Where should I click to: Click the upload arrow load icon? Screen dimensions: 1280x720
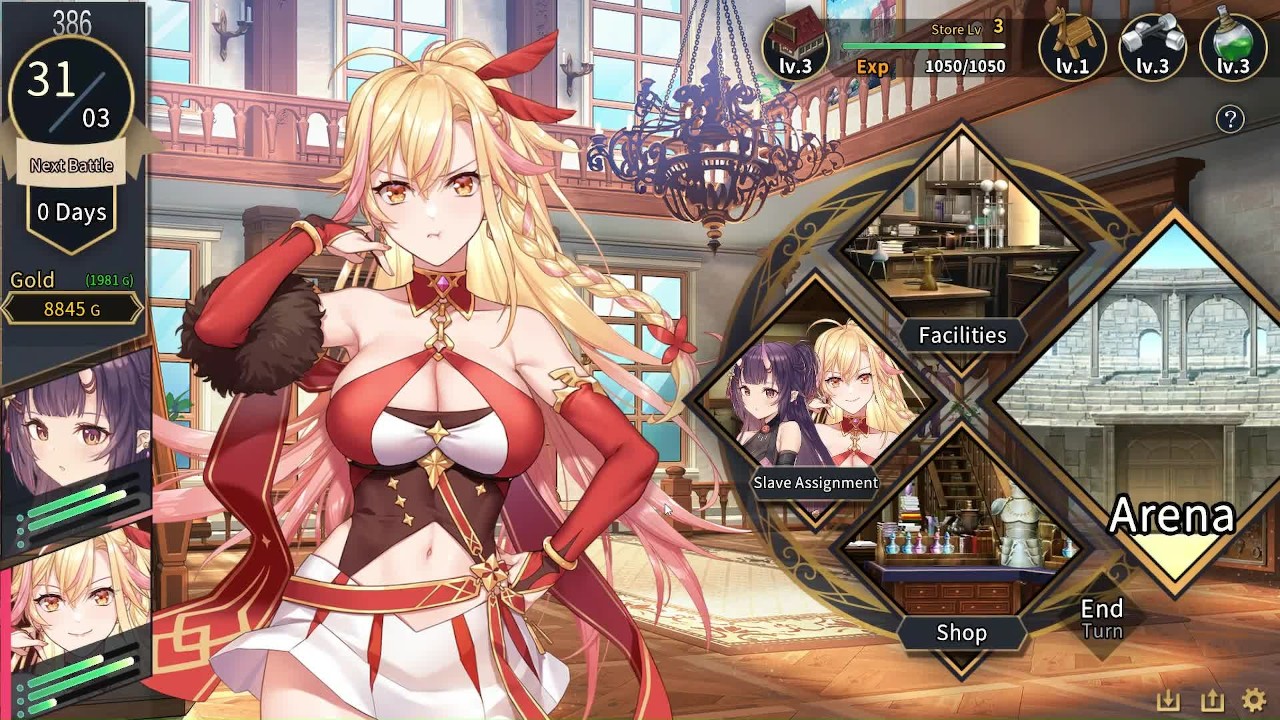point(1210,701)
